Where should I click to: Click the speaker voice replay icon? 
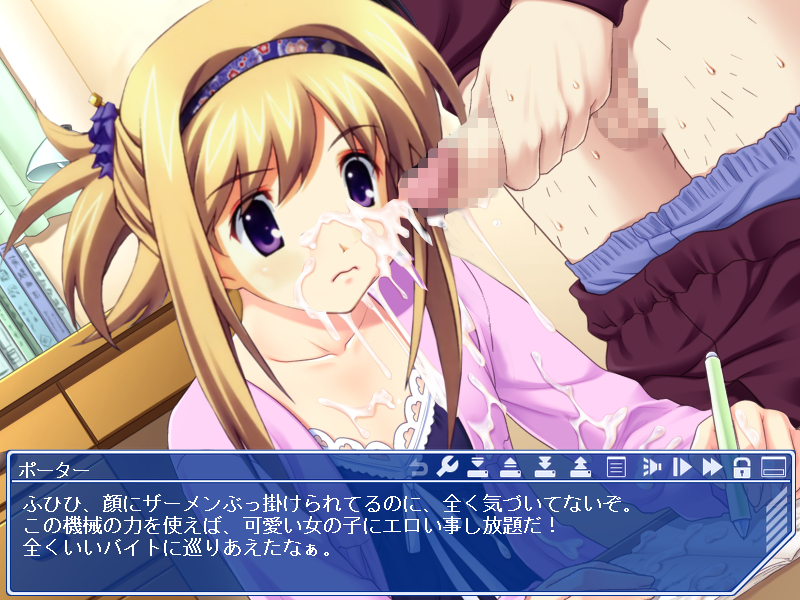point(650,467)
